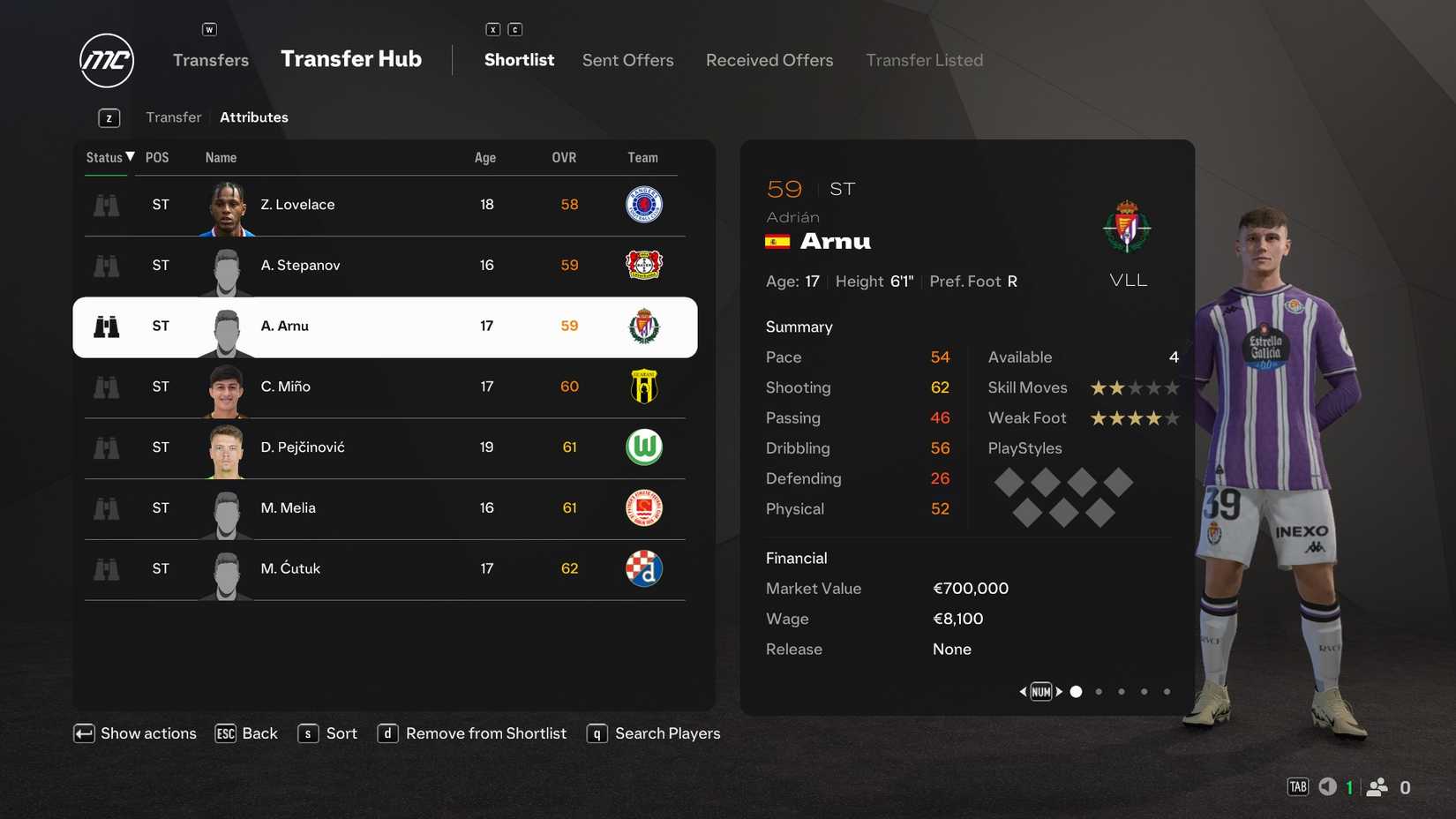1456x819 pixels.
Task: Open the Status sort dropdown arrow
Action: click(x=130, y=156)
